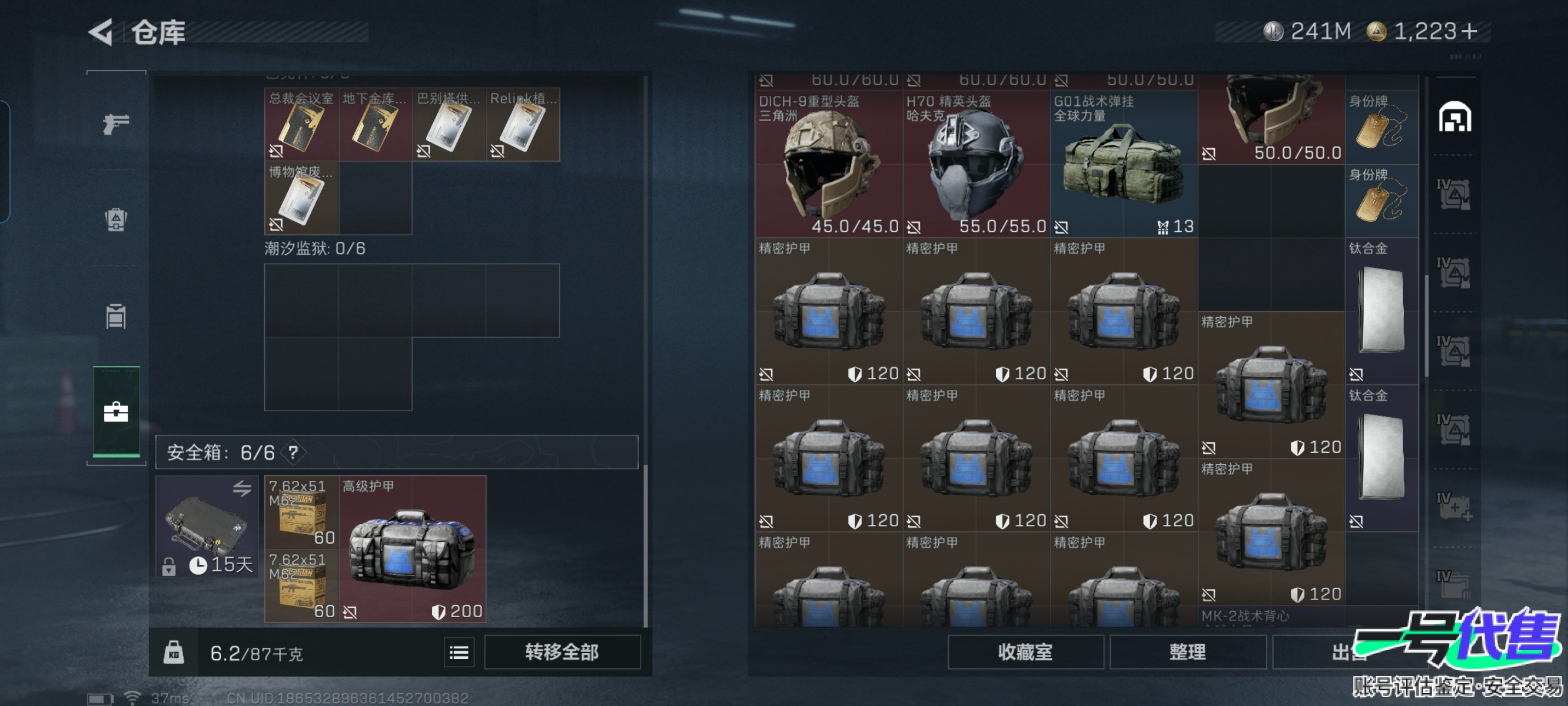Toggle the list view icon
This screenshot has width=1568, height=706.
459,653
